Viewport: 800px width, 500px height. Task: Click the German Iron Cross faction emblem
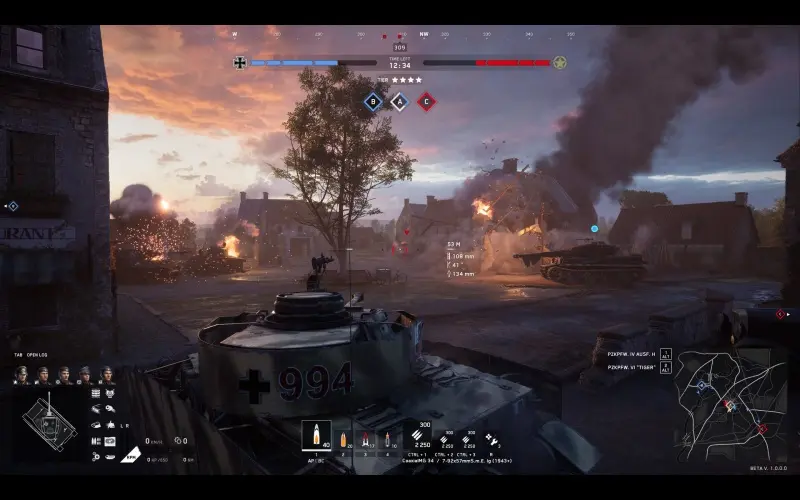(x=240, y=63)
